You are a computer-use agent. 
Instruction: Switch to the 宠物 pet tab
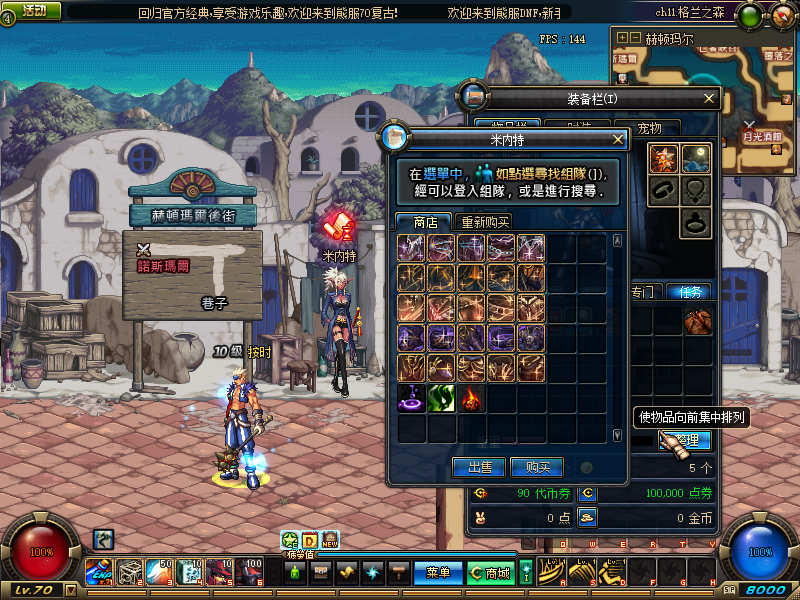(657, 128)
